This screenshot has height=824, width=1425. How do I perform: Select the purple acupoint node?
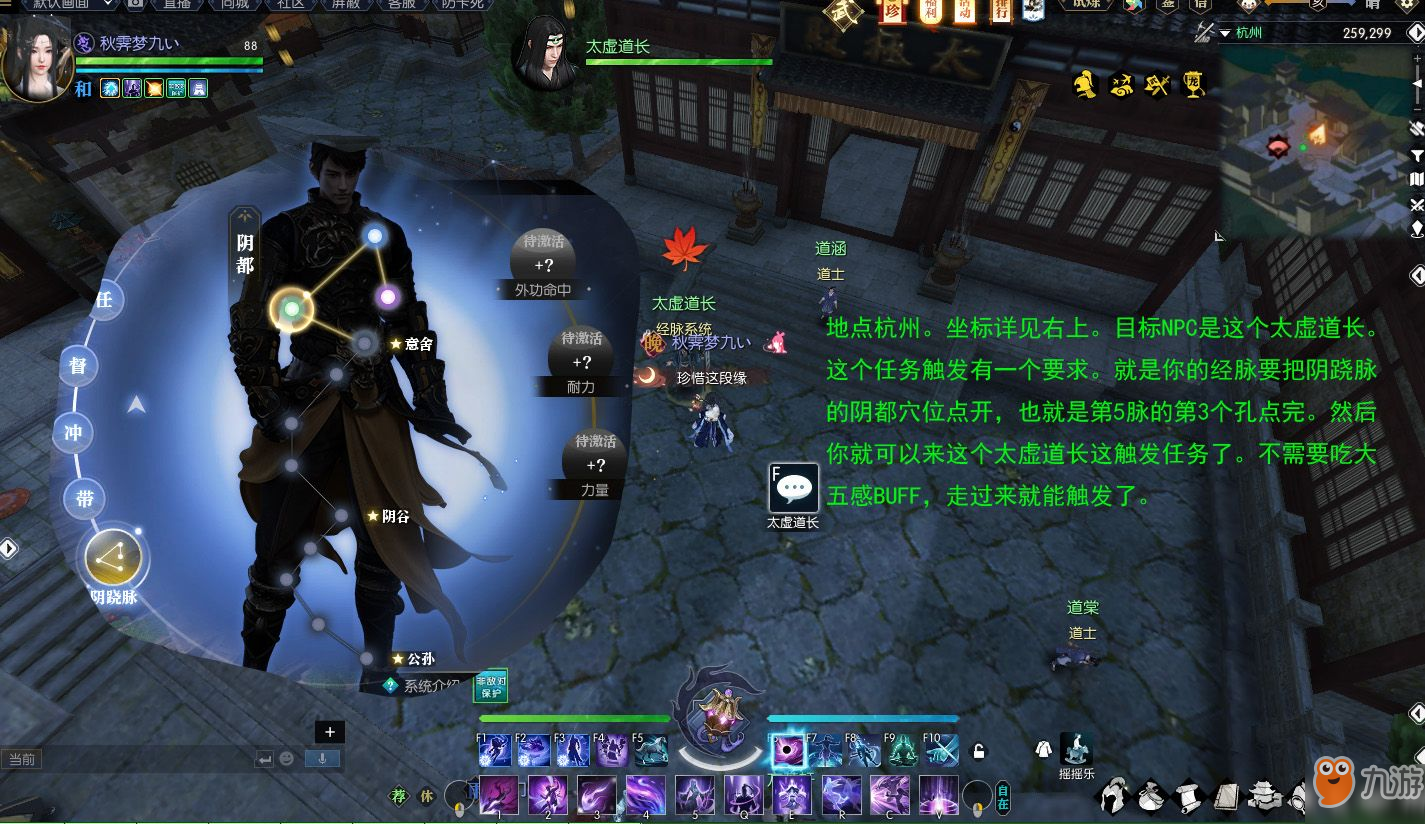tap(387, 296)
